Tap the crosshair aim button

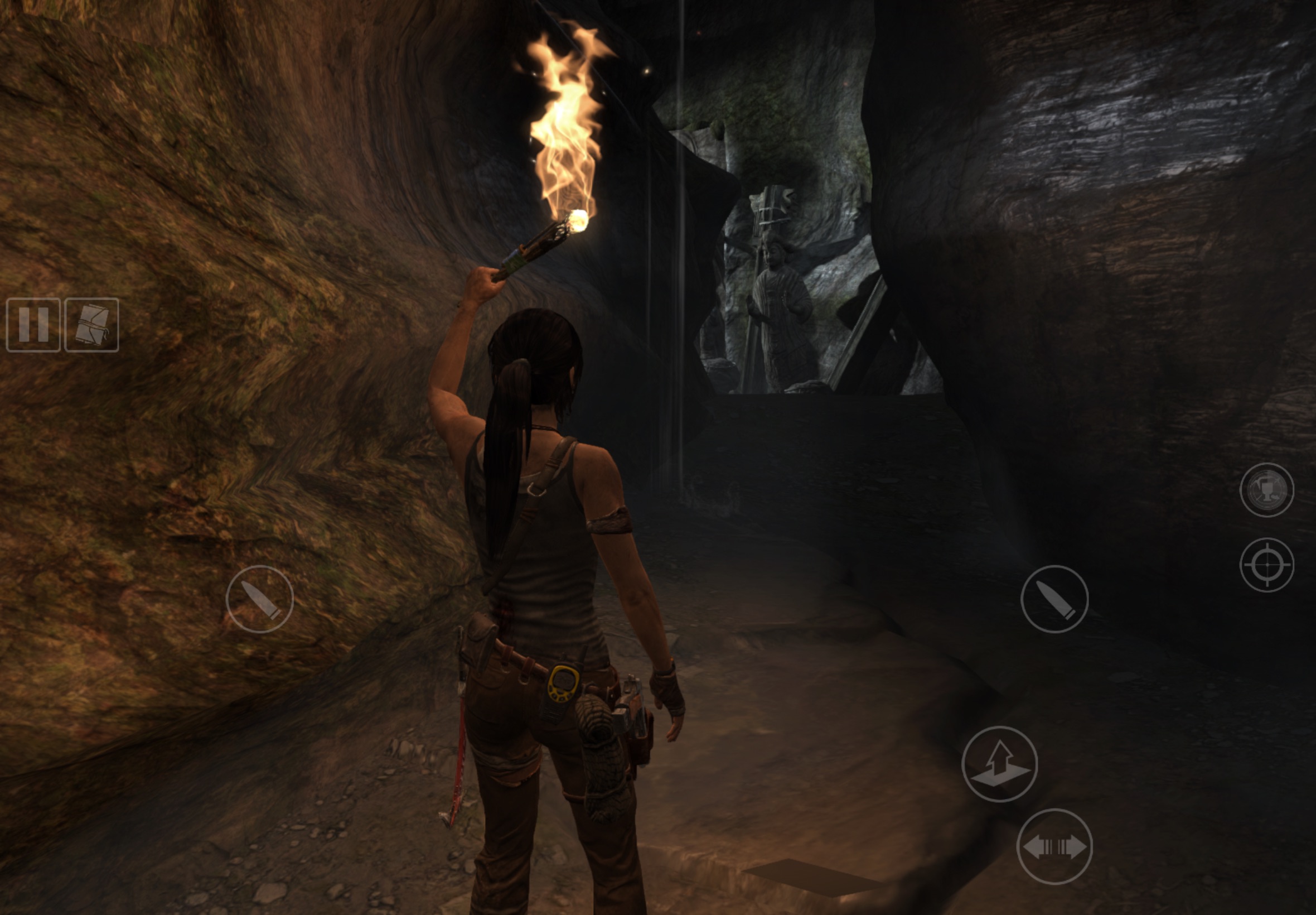[1266, 565]
